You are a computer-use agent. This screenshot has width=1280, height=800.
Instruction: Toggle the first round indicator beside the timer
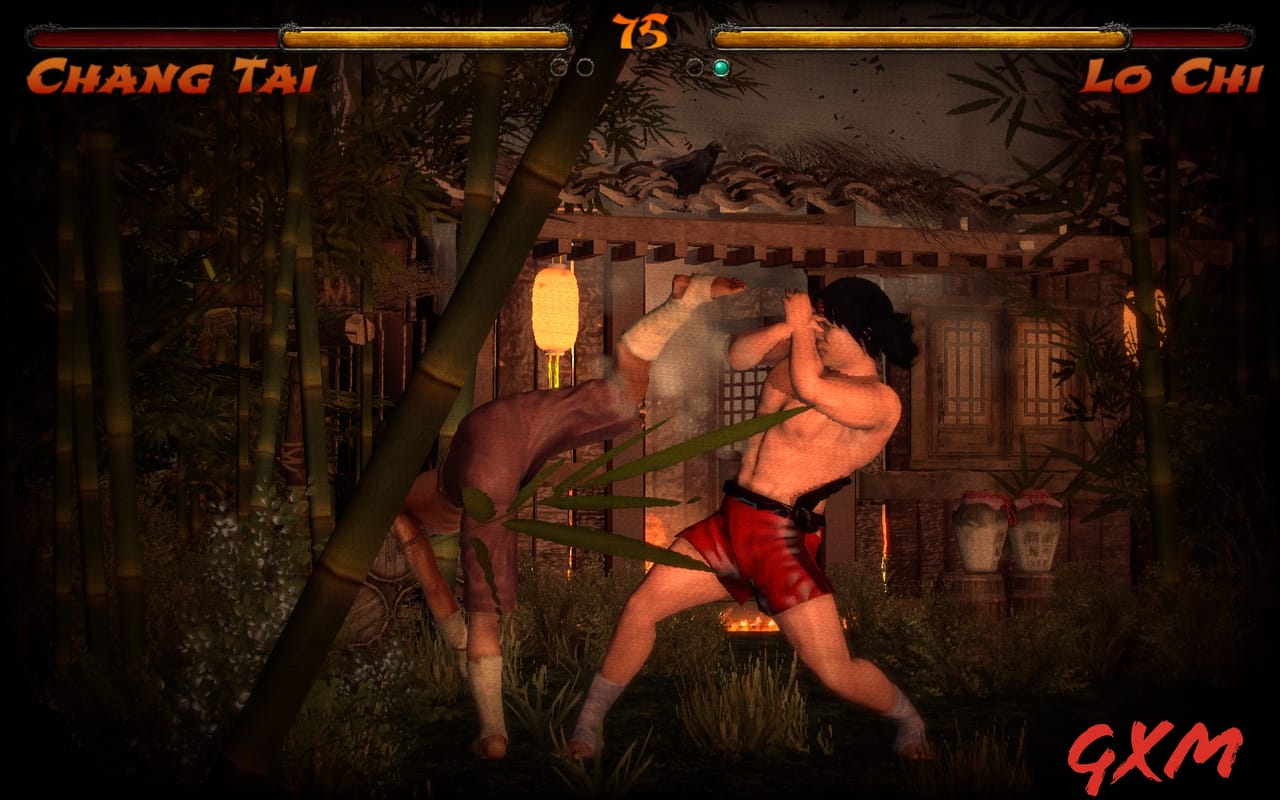tap(558, 66)
